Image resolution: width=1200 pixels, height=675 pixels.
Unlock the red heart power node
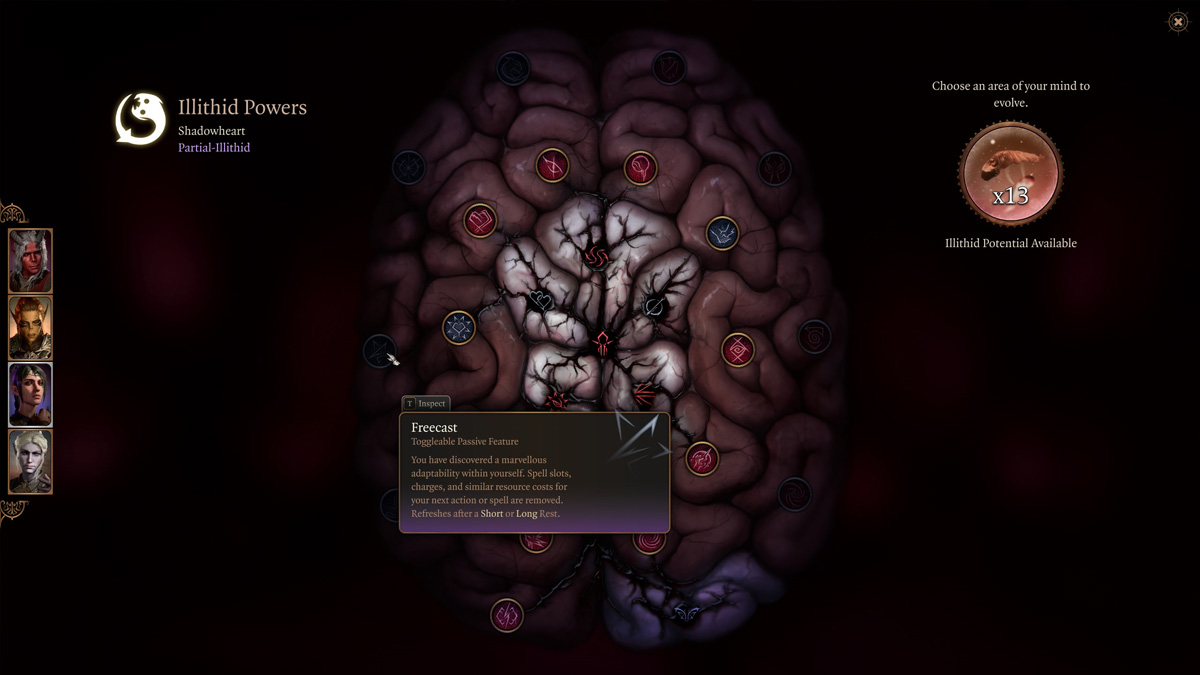(x=481, y=221)
